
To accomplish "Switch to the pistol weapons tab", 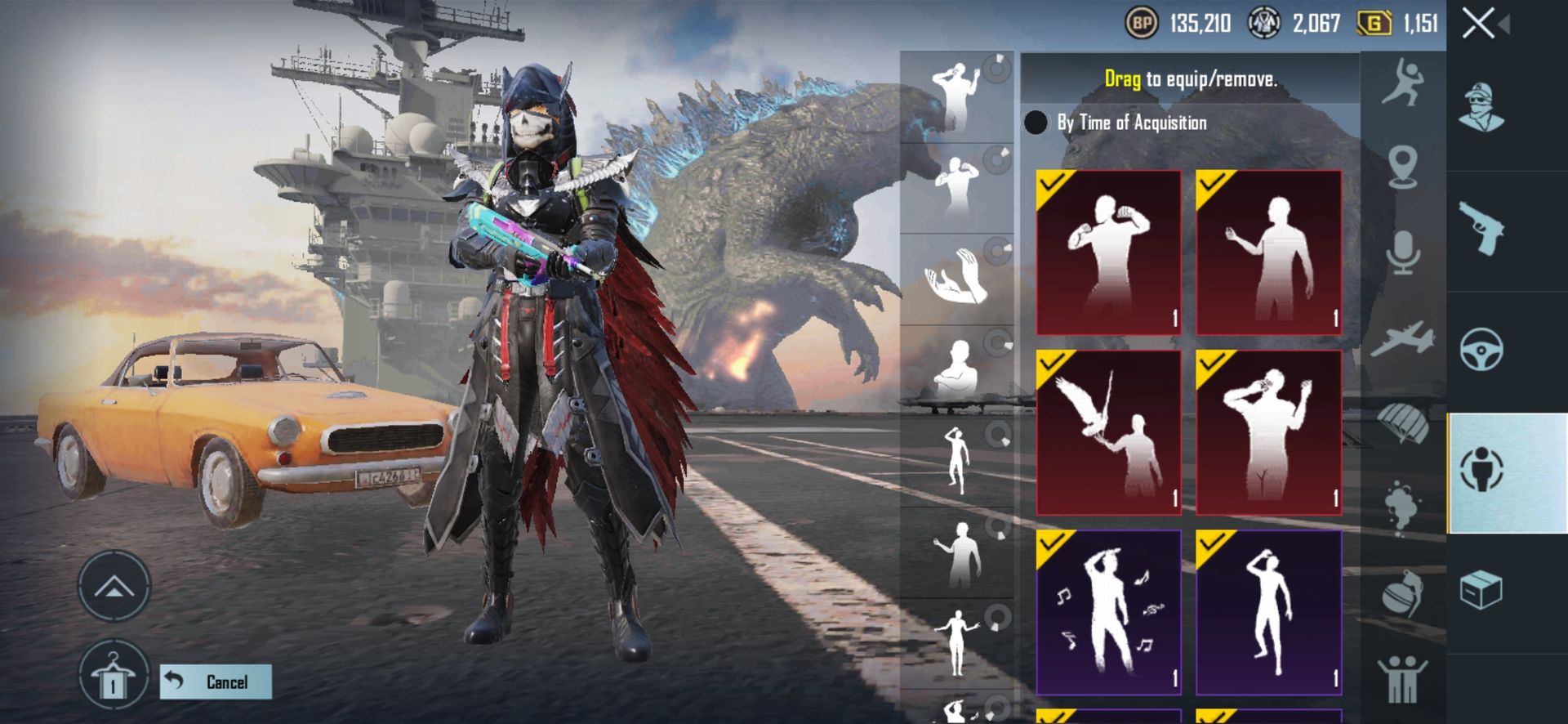I will pyautogui.click(x=1481, y=229).
